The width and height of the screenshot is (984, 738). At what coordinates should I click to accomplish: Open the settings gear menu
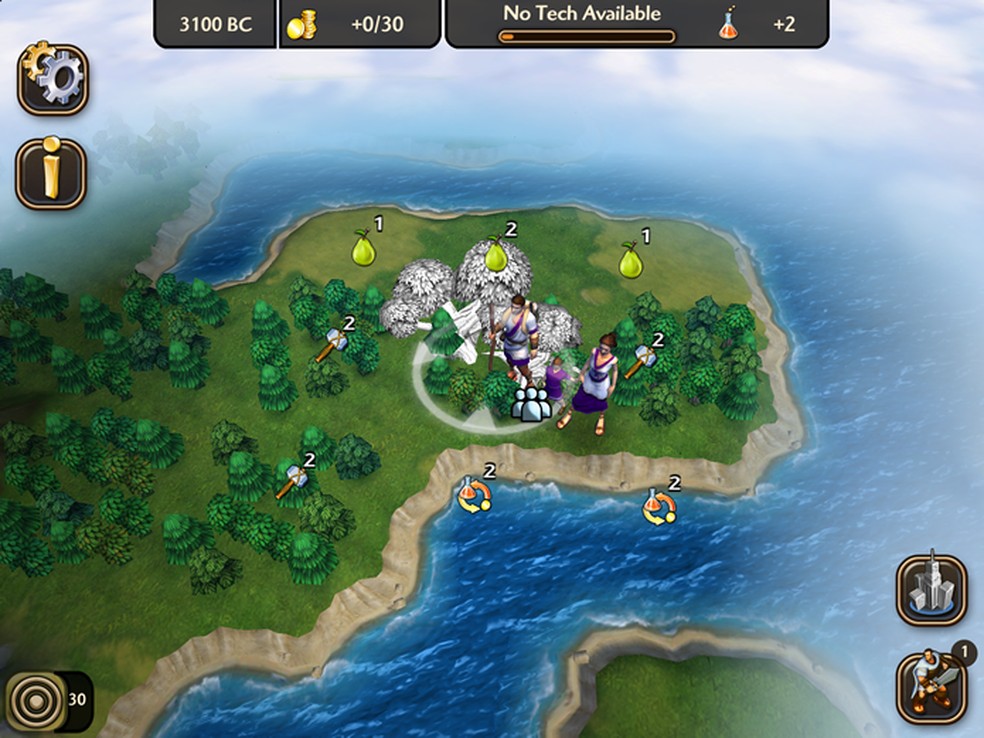point(52,79)
